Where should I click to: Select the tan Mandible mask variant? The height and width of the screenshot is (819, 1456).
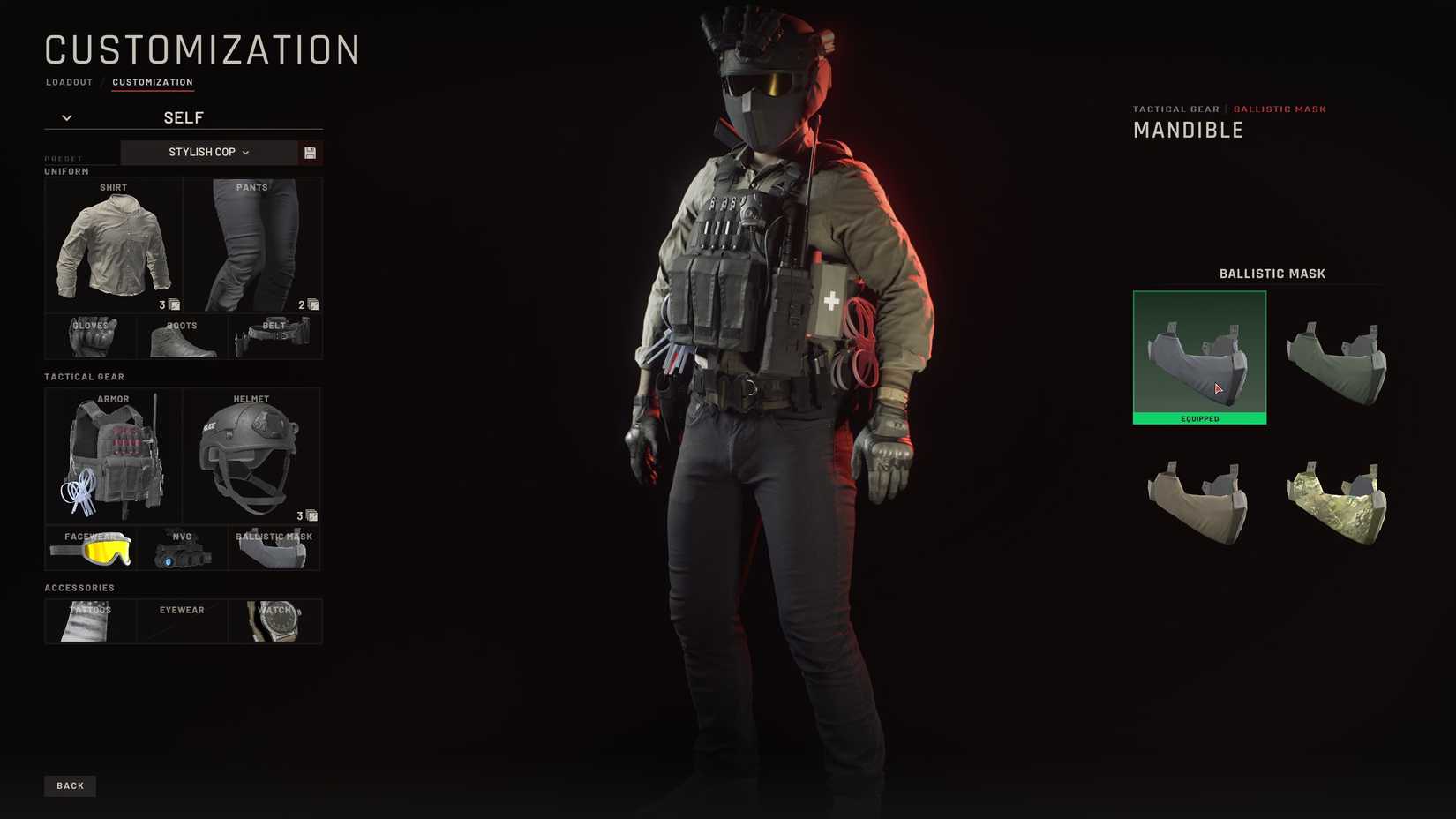point(1198,499)
